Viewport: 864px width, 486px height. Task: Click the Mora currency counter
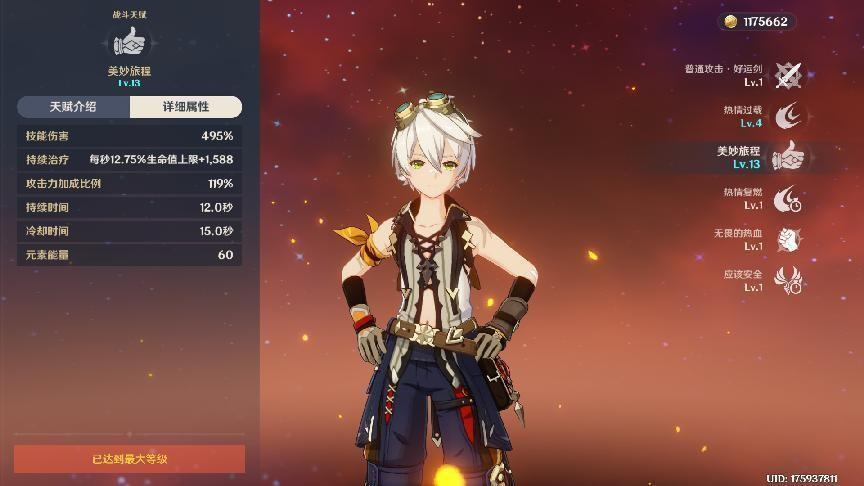click(x=757, y=22)
